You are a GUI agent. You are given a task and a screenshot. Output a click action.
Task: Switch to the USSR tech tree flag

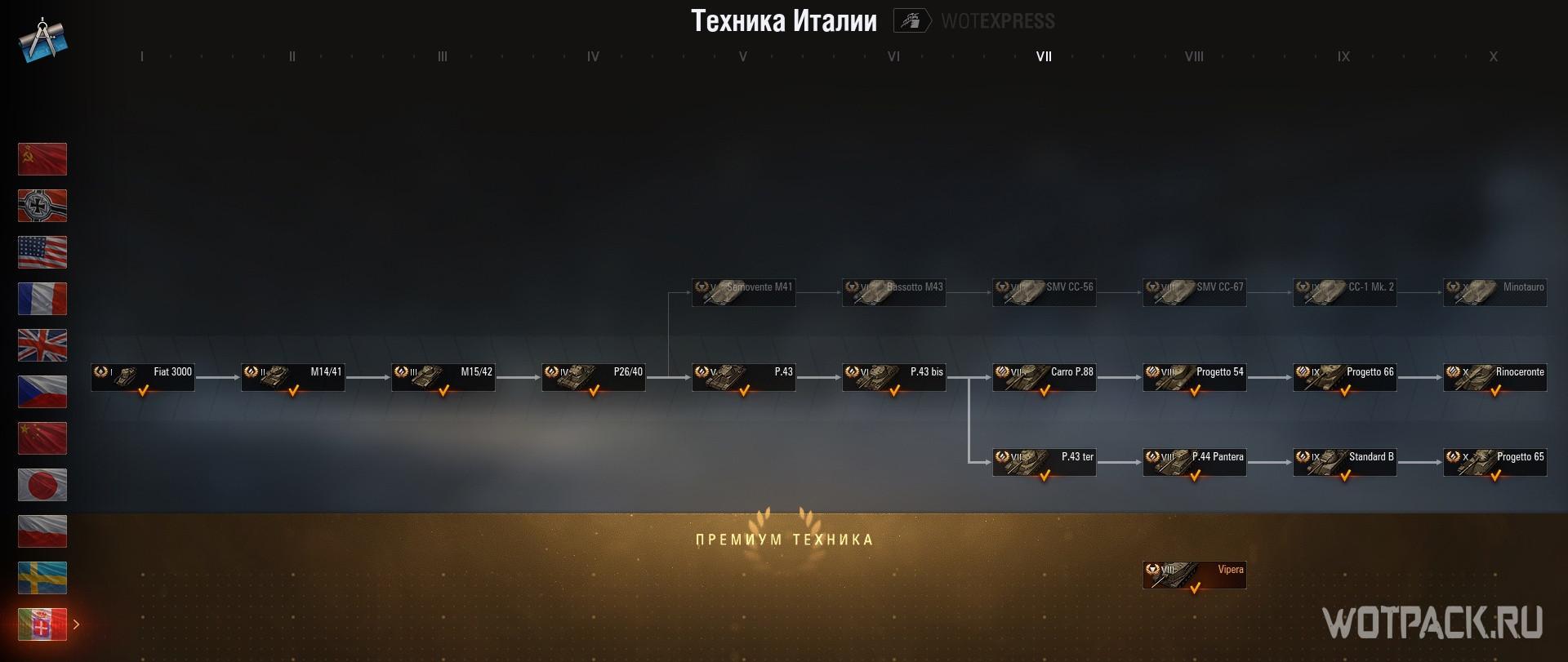click(x=42, y=159)
